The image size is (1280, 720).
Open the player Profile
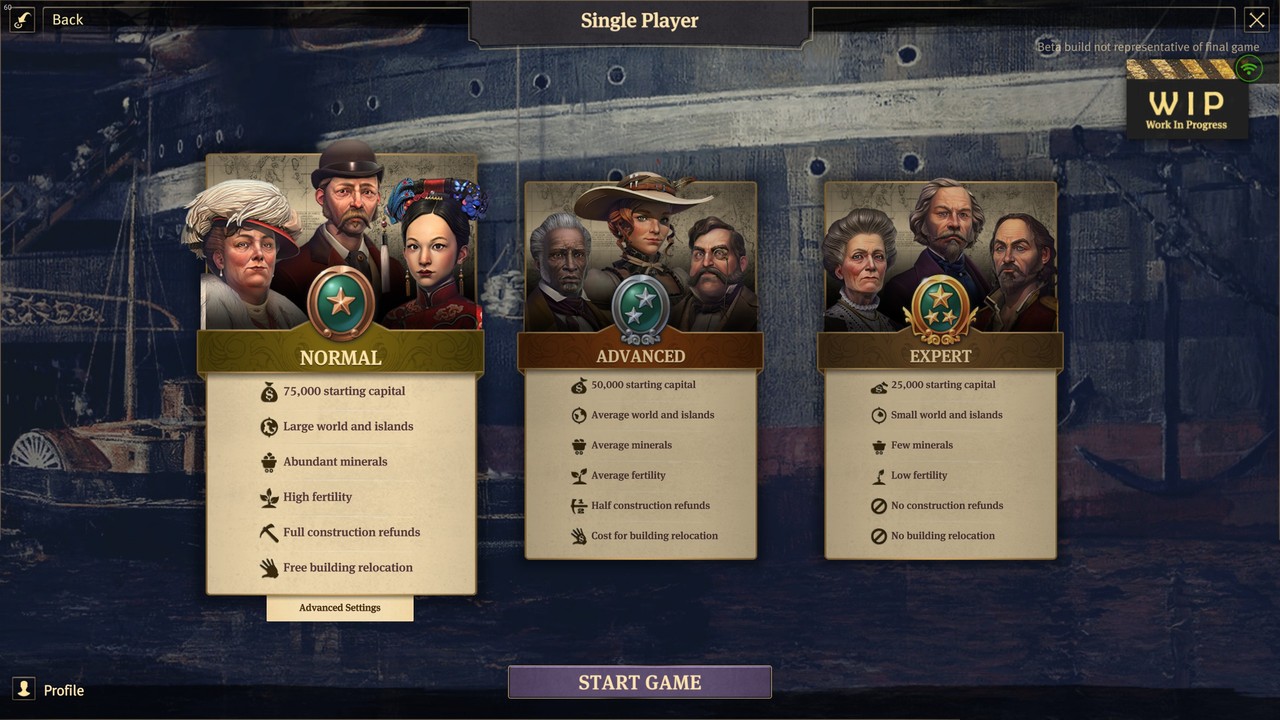point(50,690)
